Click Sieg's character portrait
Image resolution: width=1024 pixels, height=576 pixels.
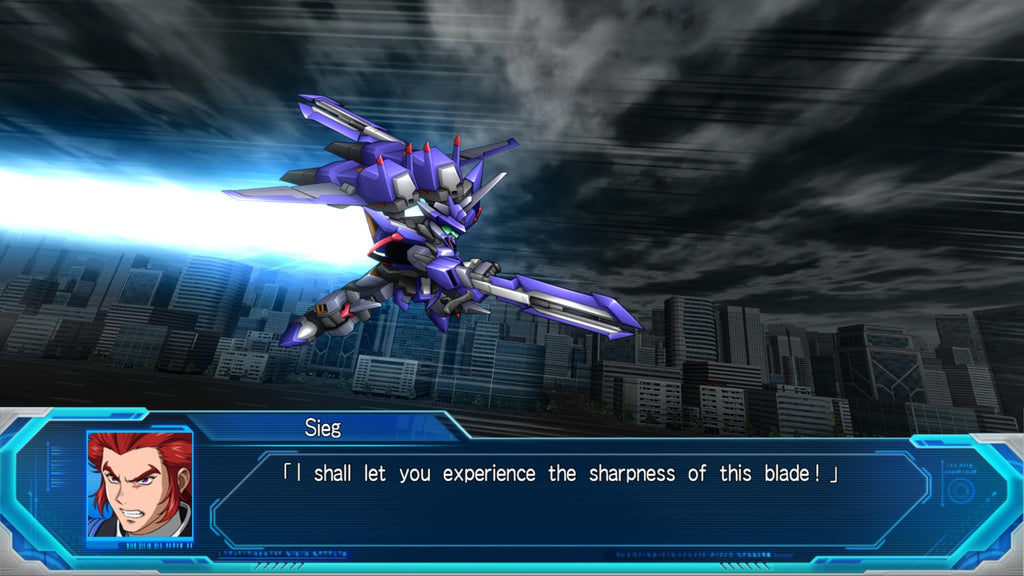pos(139,484)
